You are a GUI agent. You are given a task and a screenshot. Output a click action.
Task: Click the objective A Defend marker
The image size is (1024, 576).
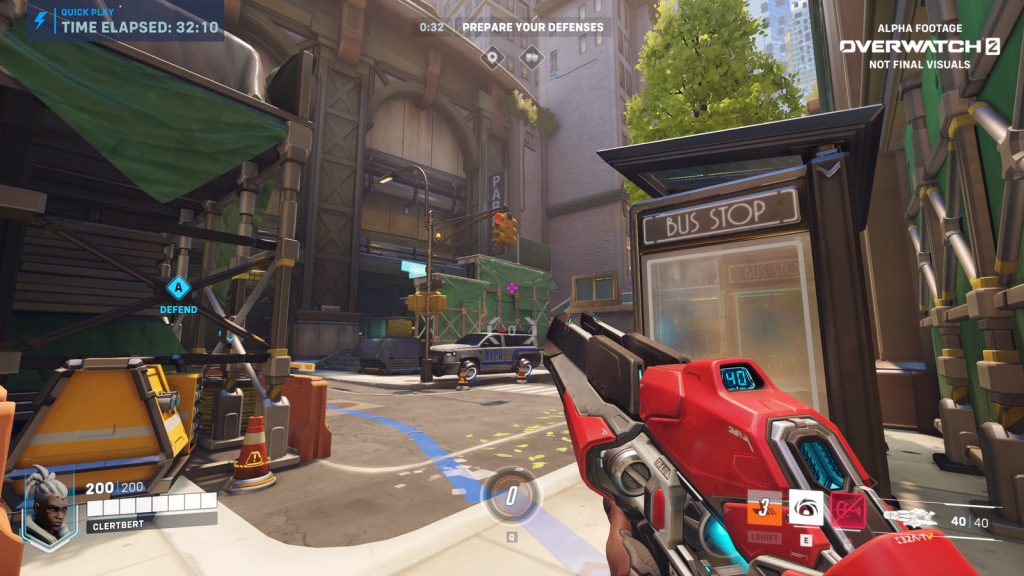click(x=178, y=289)
